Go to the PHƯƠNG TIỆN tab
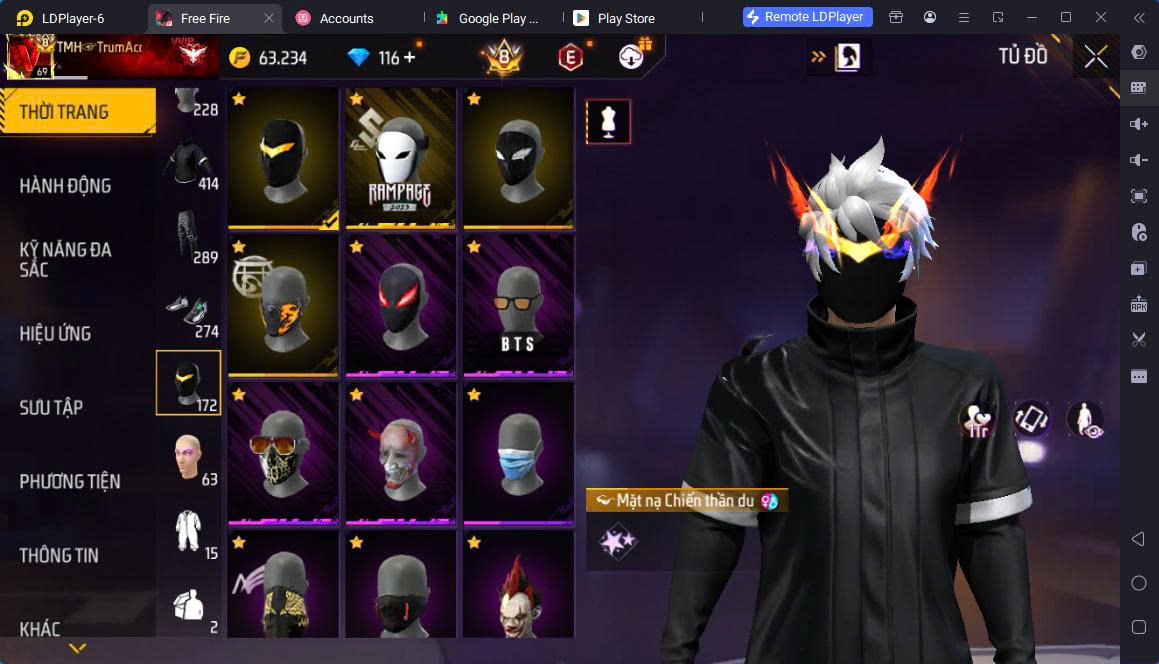This screenshot has width=1159, height=664. (70, 481)
